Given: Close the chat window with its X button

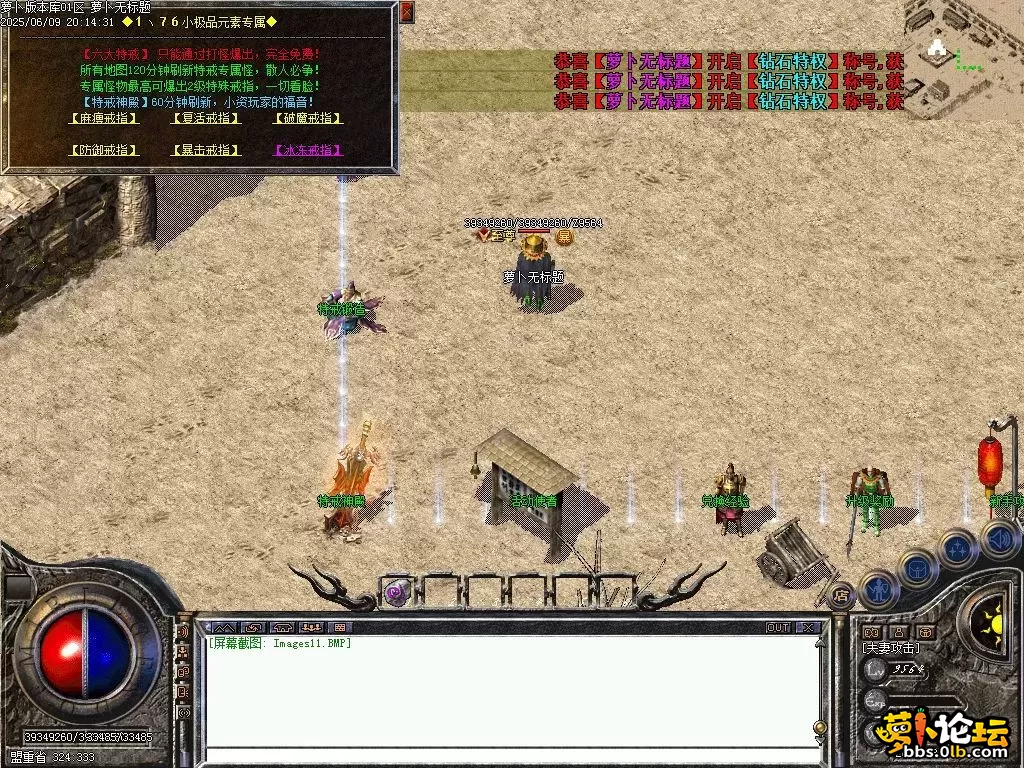Looking at the screenshot, I should tap(808, 628).
